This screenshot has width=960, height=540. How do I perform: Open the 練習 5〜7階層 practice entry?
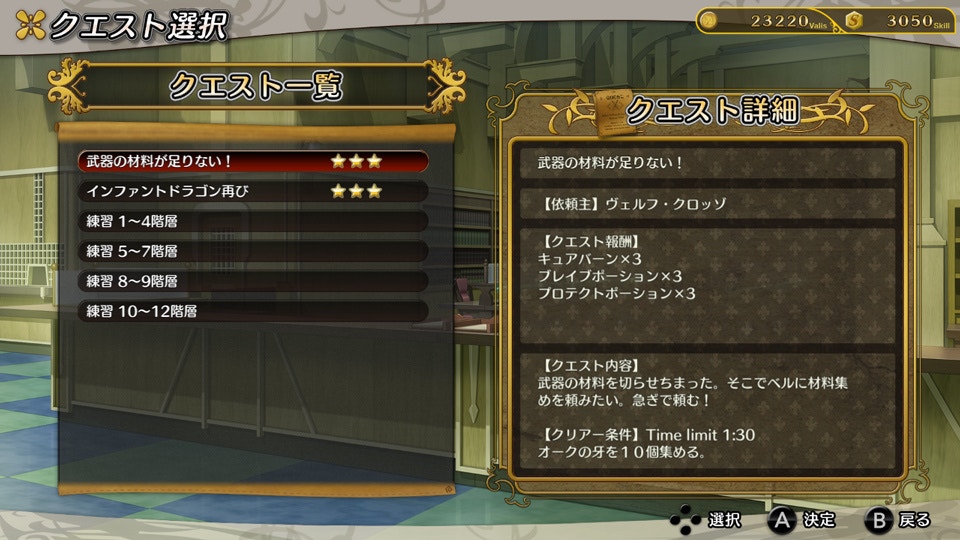253,251
